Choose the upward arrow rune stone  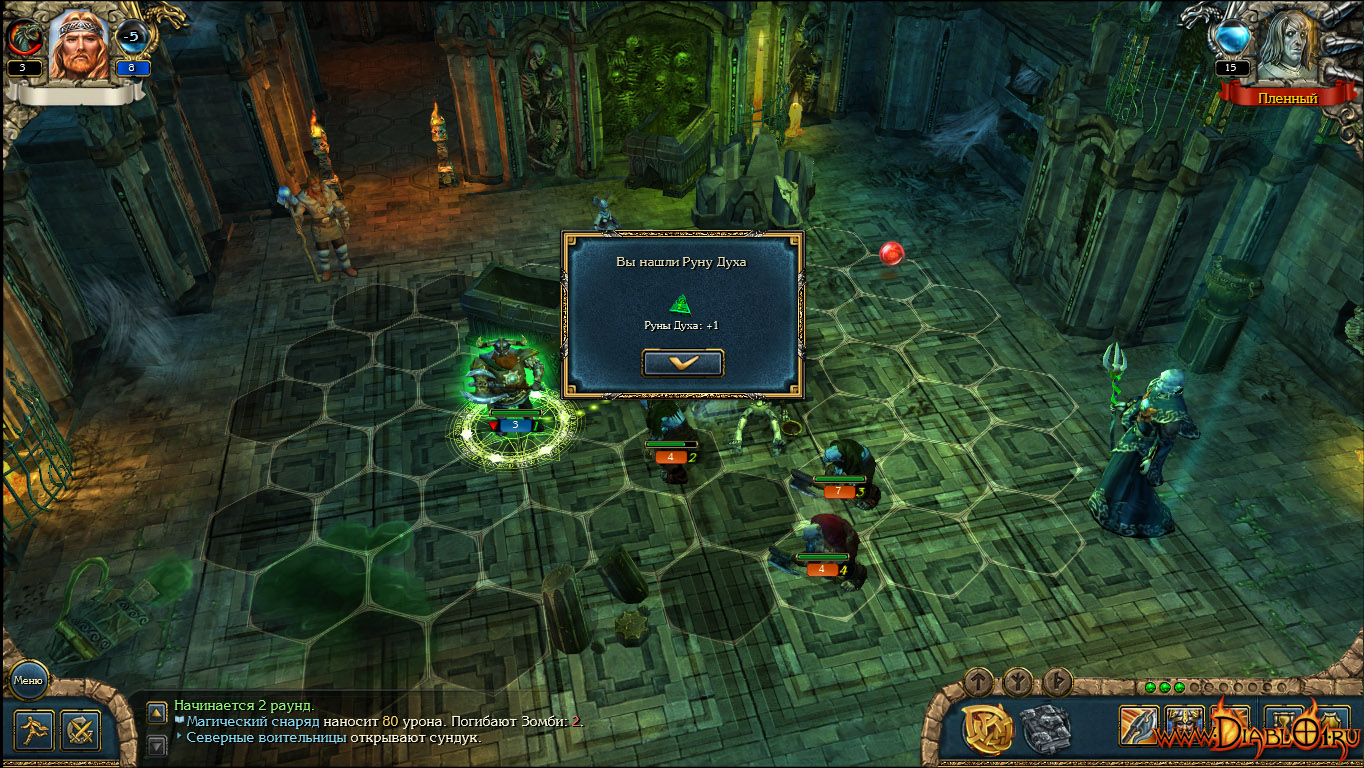click(979, 682)
